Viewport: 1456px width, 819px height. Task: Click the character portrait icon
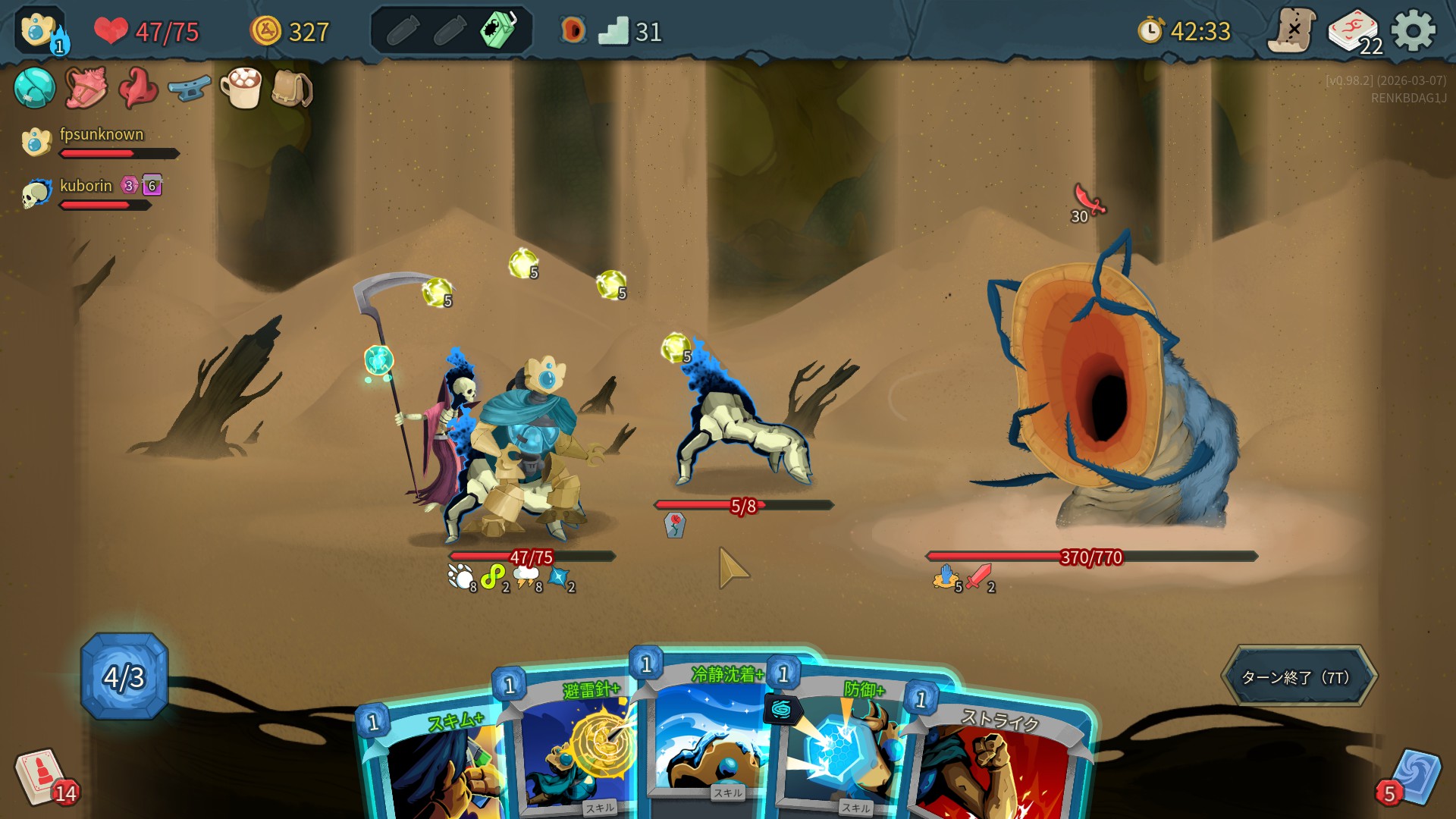[39, 31]
